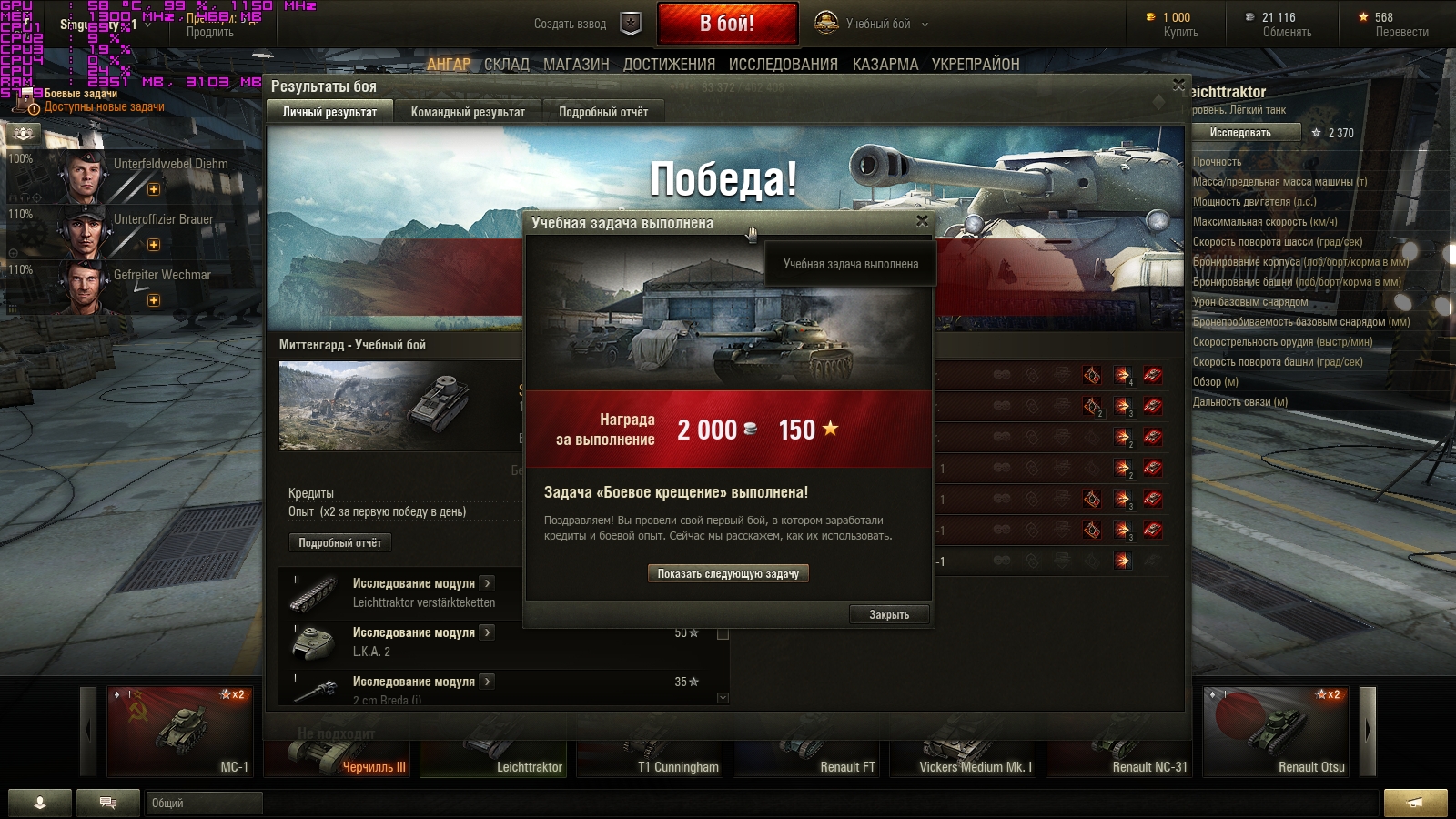Go to the МАГАЗИН section
Screen dimensions: 1456x819
coord(576,65)
